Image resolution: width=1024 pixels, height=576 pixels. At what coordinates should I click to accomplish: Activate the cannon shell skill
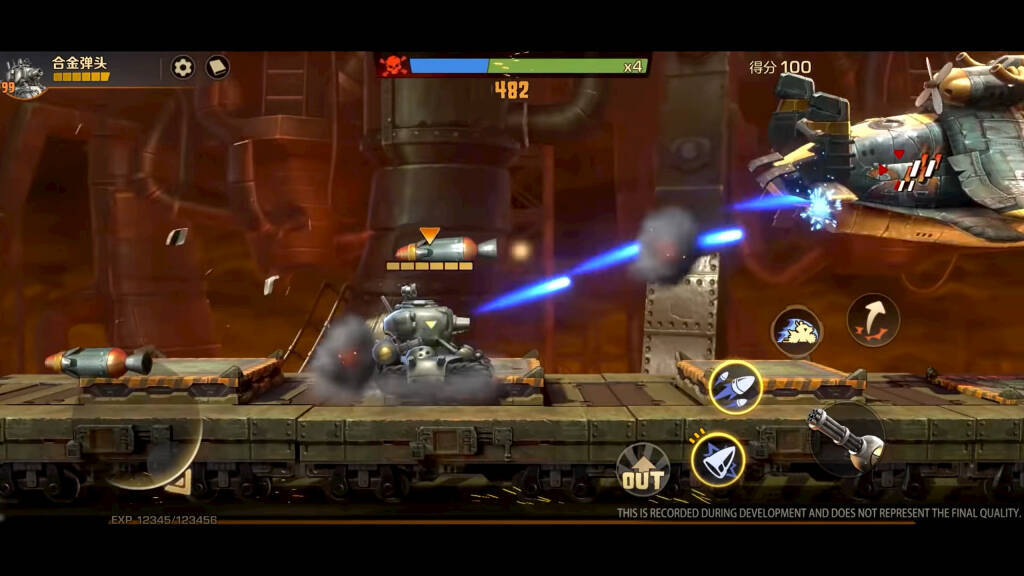pos(717,460)
